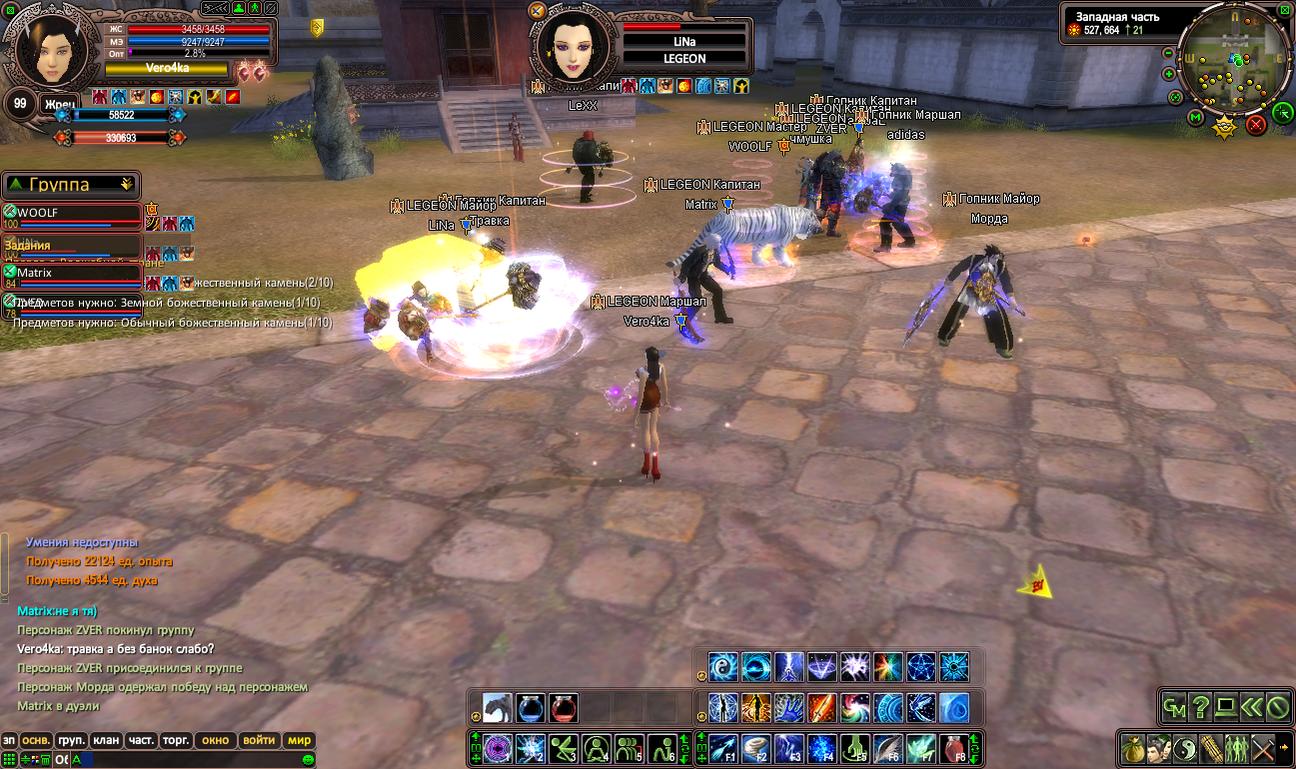Open the world map with the M button
This screenshot has width=1296, height=769.
tap(1196, 118)
